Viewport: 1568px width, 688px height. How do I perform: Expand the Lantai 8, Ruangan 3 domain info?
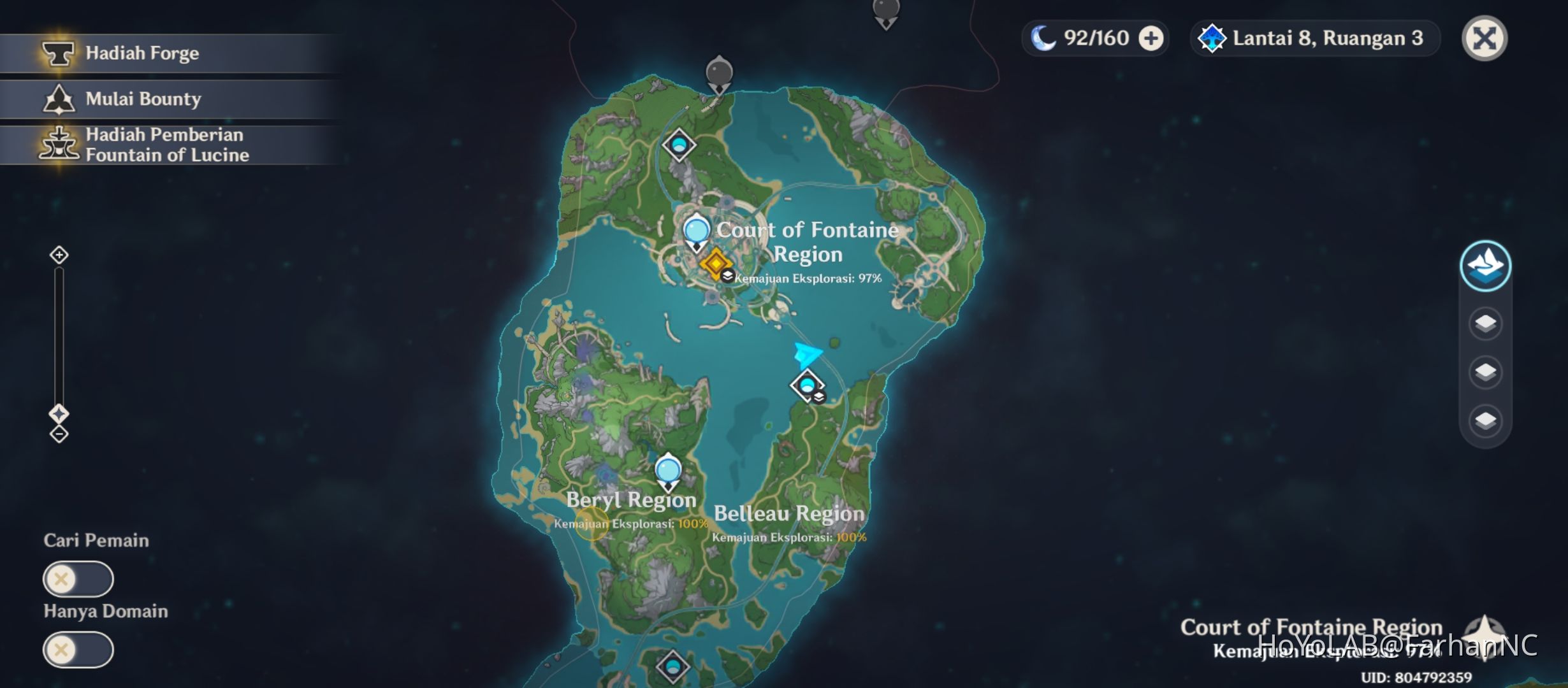tap(1314, 38)
